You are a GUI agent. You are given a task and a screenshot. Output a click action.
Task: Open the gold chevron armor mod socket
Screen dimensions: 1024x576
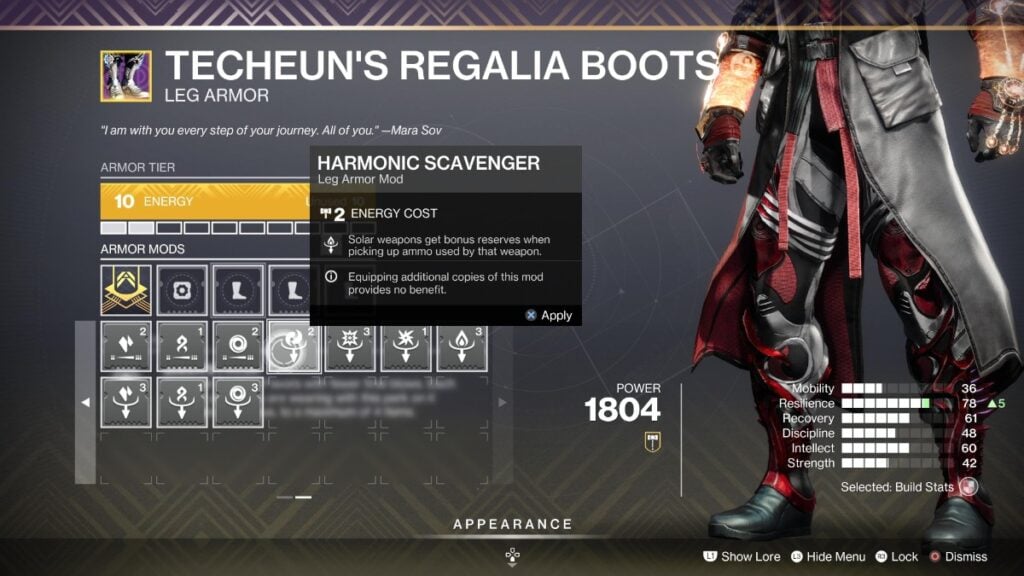[x=126, y=289]
